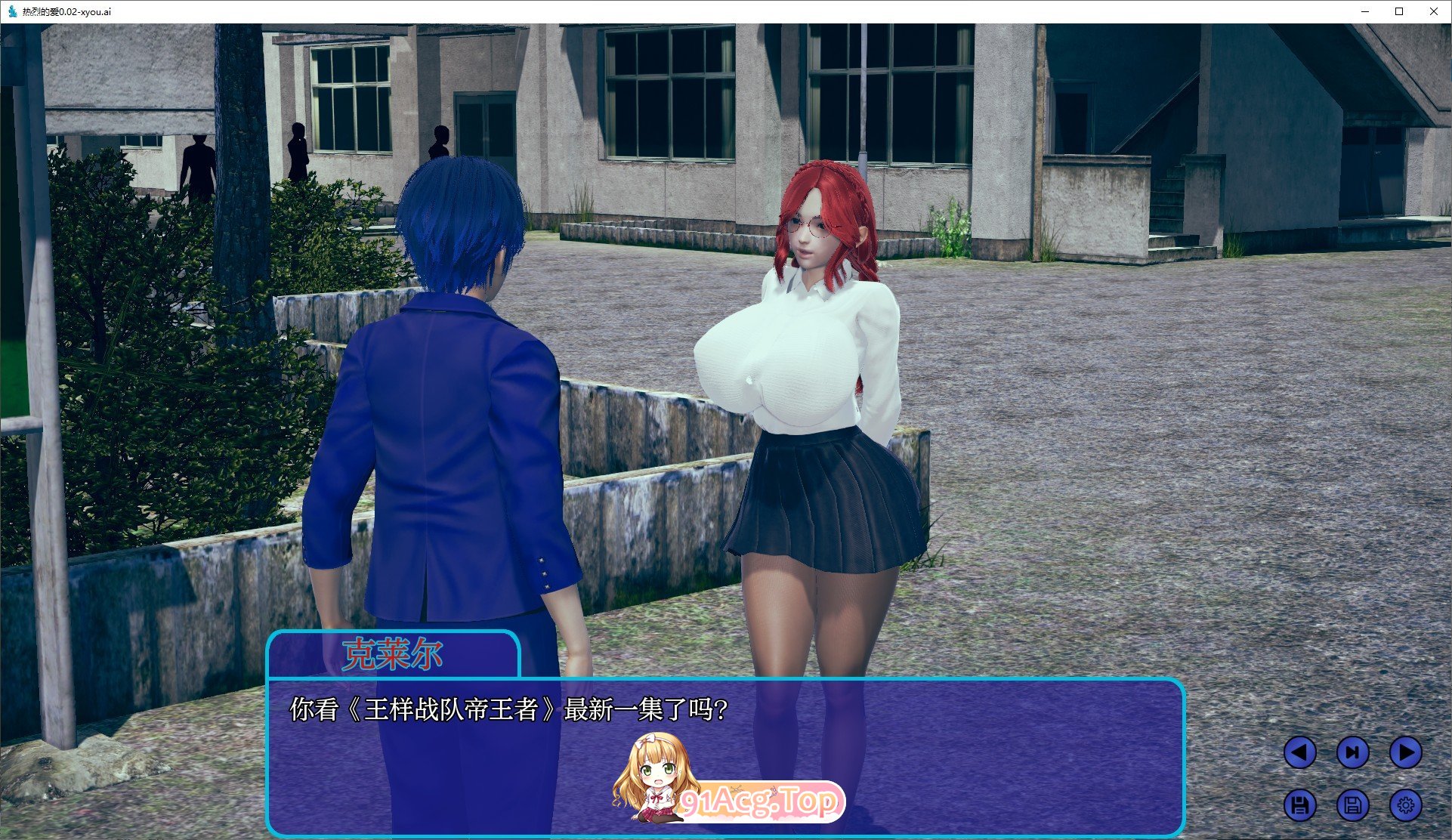Quick save using the filled floppy disk icon
Image resolution: width=1452 pixels, height=840 pixels.
tap(1302, 806)
